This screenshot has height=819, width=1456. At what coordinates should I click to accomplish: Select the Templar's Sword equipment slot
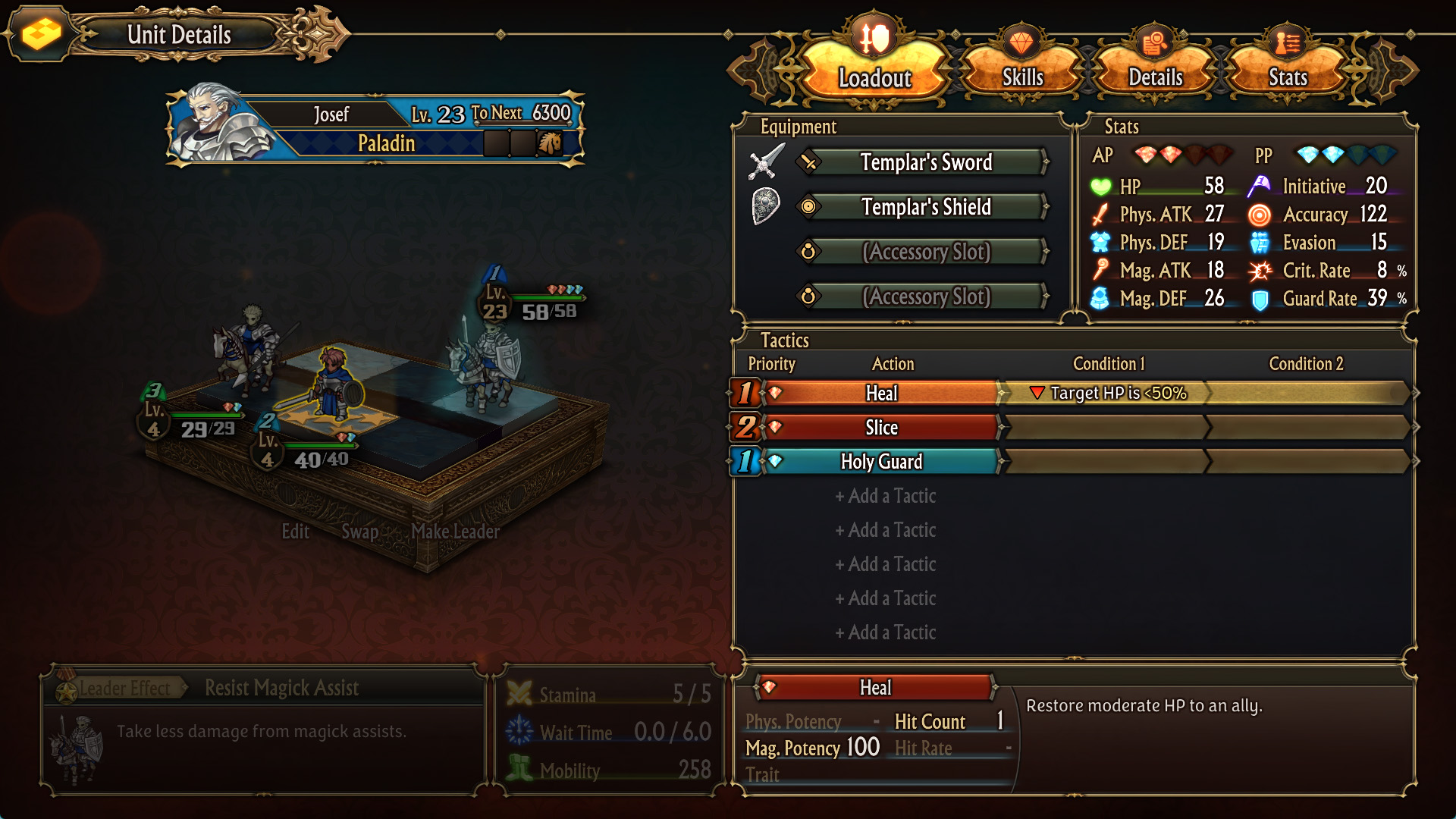925,162
